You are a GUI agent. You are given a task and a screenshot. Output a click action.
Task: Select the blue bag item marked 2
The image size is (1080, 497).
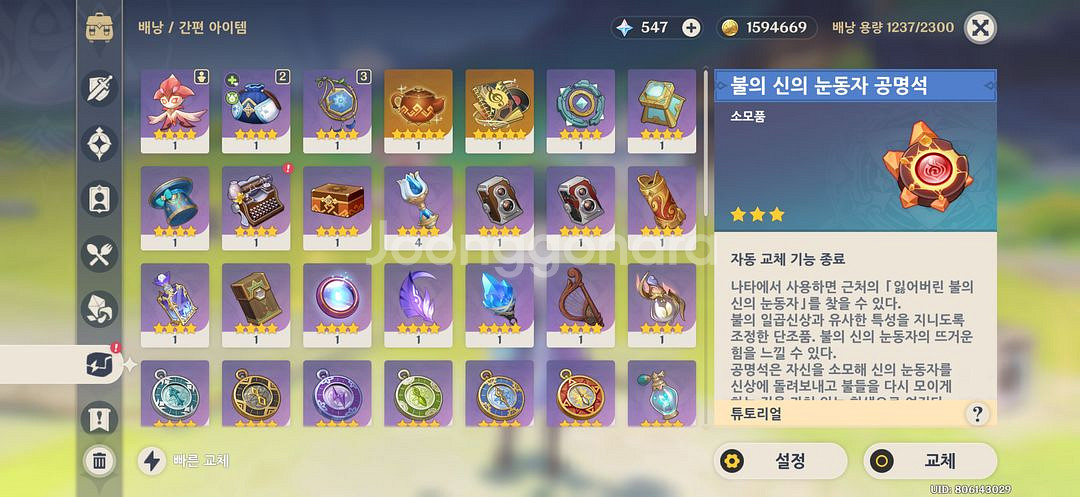[x=256, y=103]
